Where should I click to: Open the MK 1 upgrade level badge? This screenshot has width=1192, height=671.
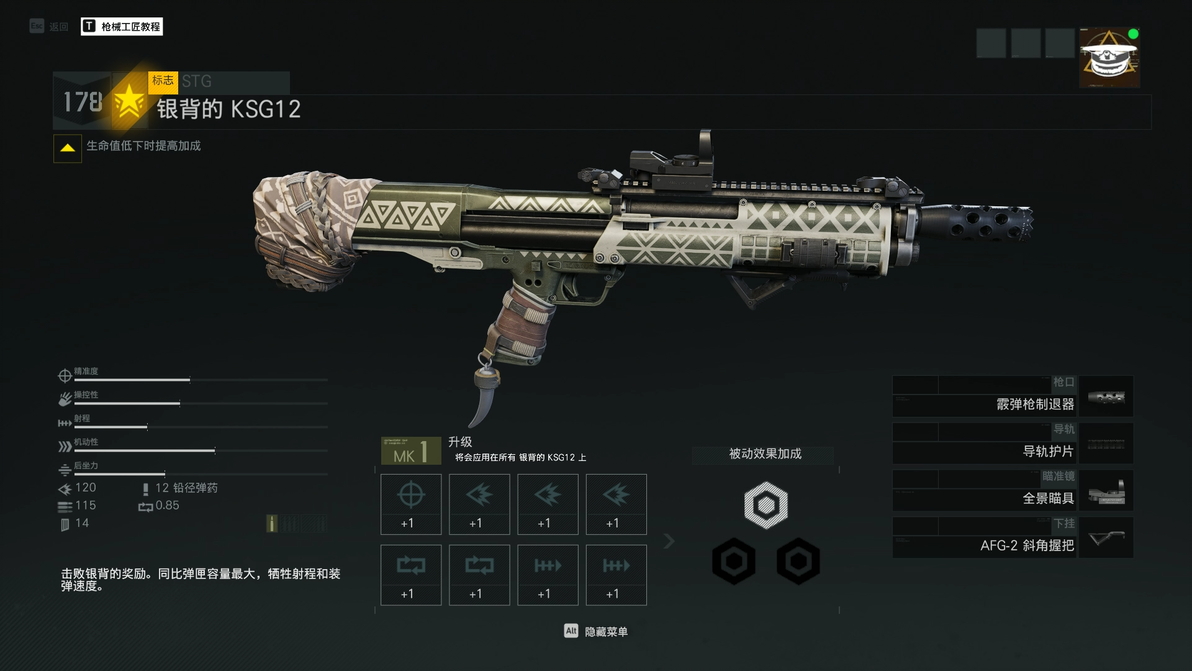411,451
